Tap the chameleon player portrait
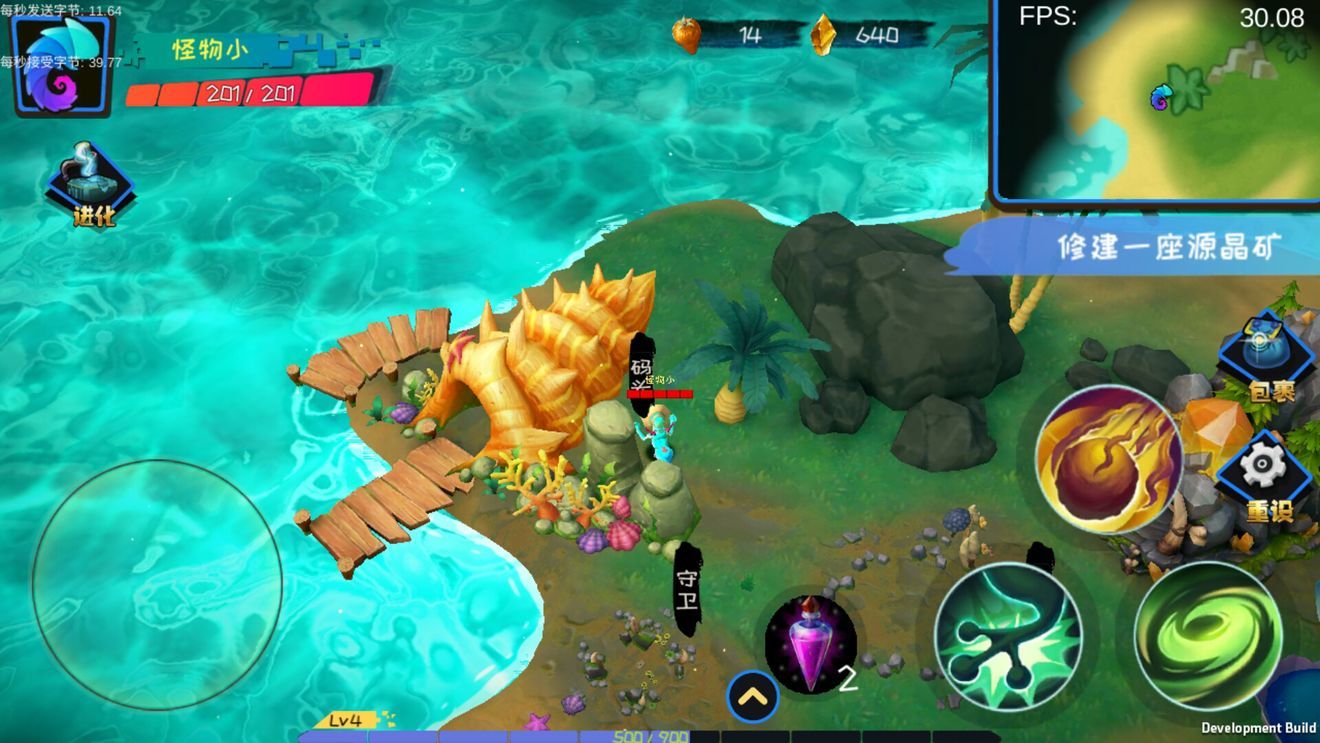1320x743 pixels. (x=60, y=66)
